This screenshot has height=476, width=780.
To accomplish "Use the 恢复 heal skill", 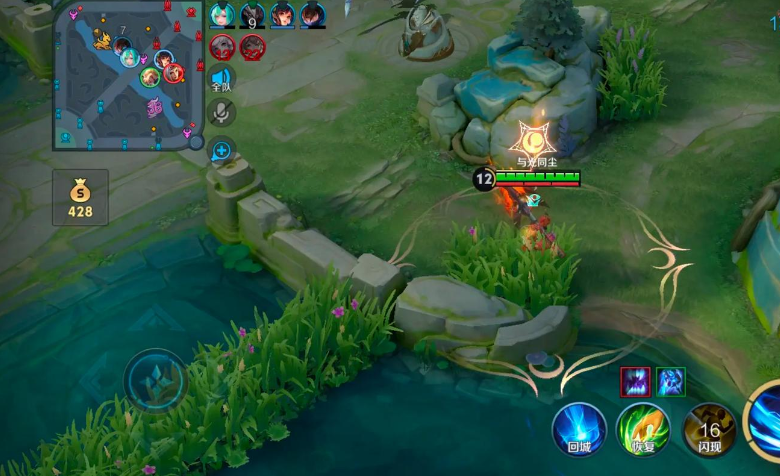I will pyautogui.click(x=642, y=430).
